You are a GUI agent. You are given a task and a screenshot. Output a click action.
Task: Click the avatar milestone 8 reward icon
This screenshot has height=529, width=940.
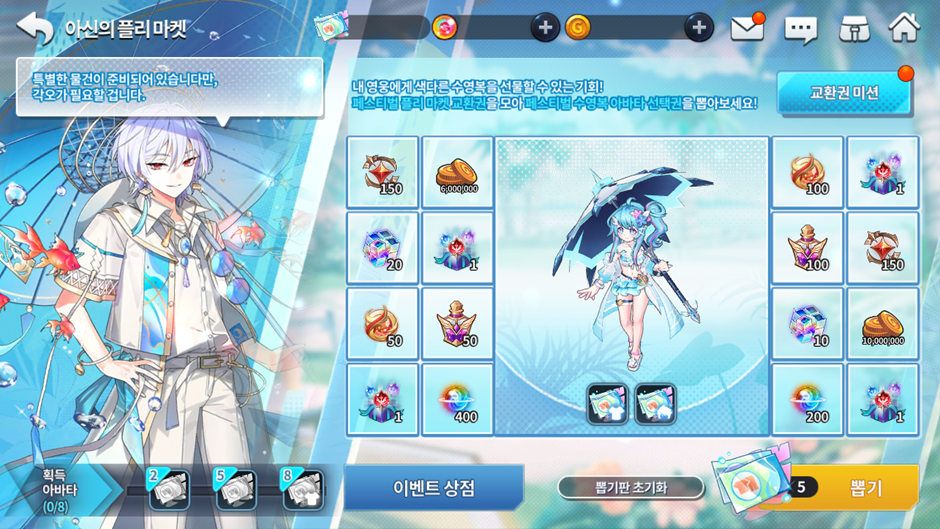[303, 489]
